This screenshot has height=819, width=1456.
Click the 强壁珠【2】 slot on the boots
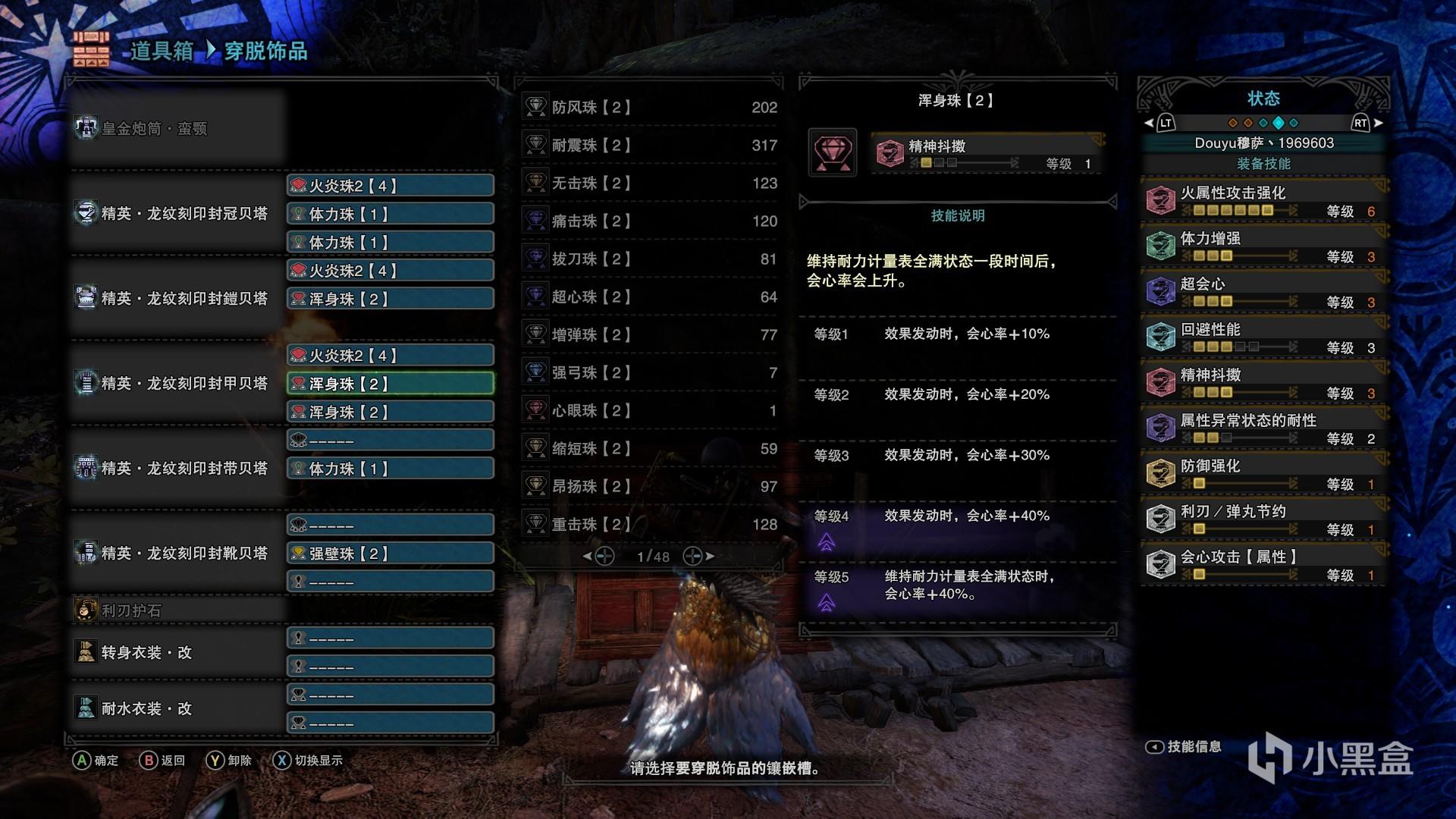[x=391, y=554]
